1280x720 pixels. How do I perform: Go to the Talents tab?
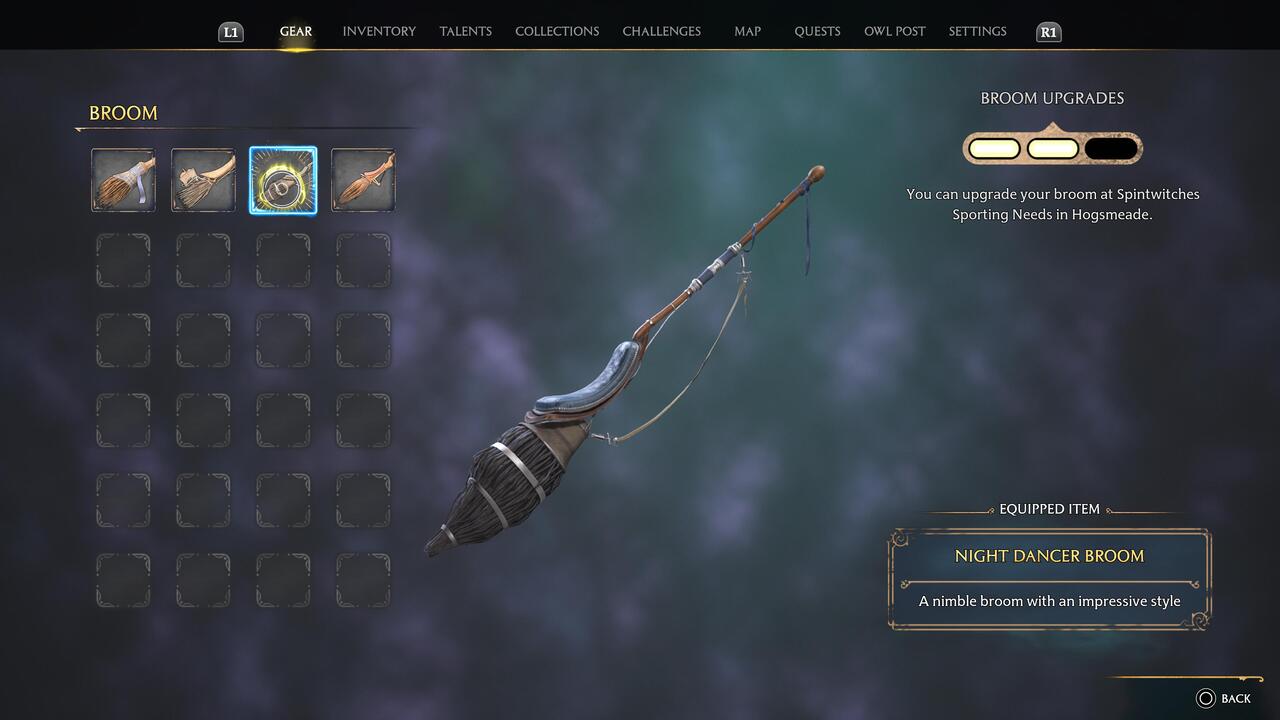(466, 31)
